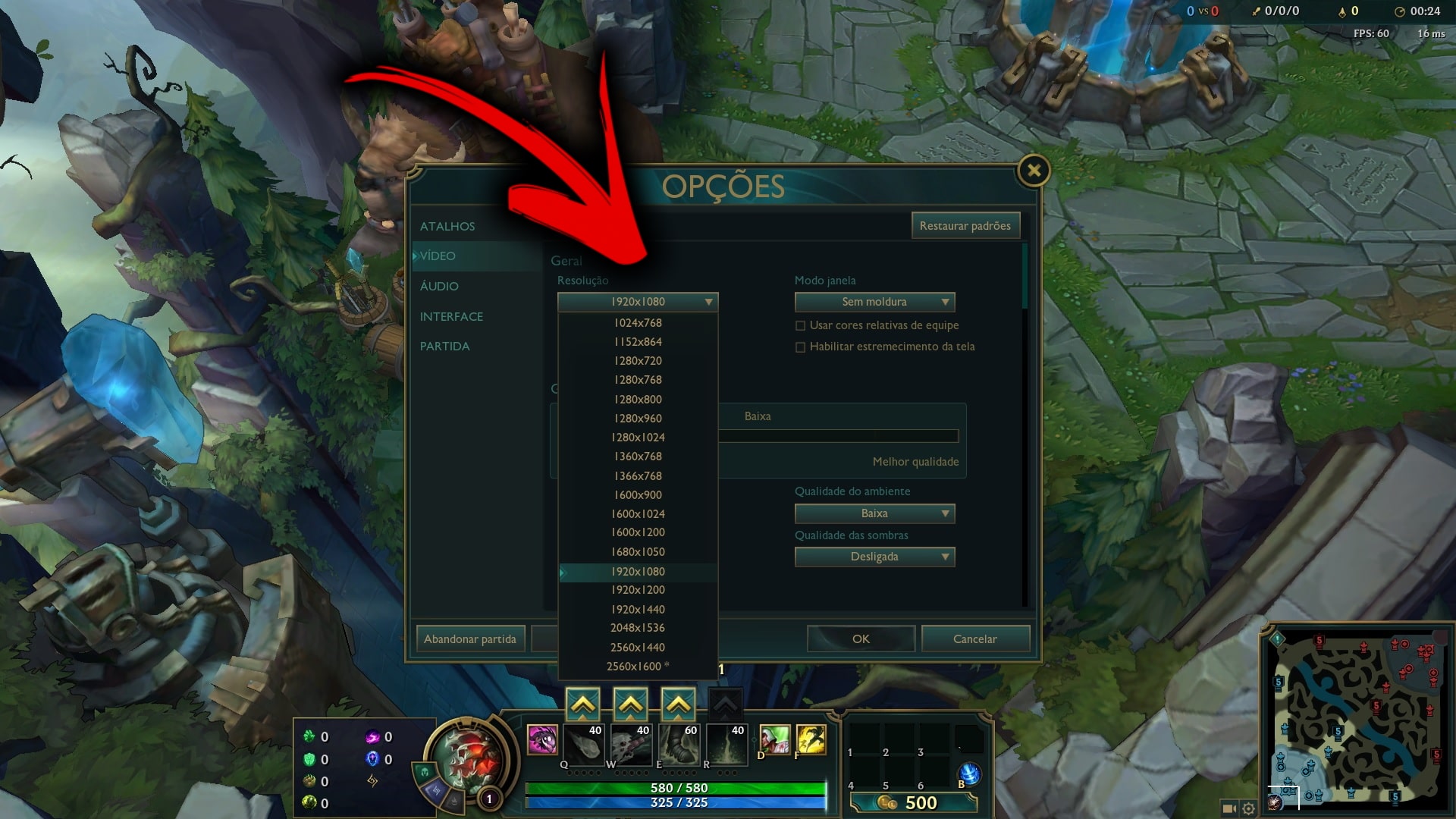
Task: Switch to the INTERFACE tab
Action: click(x=452, y=316)
